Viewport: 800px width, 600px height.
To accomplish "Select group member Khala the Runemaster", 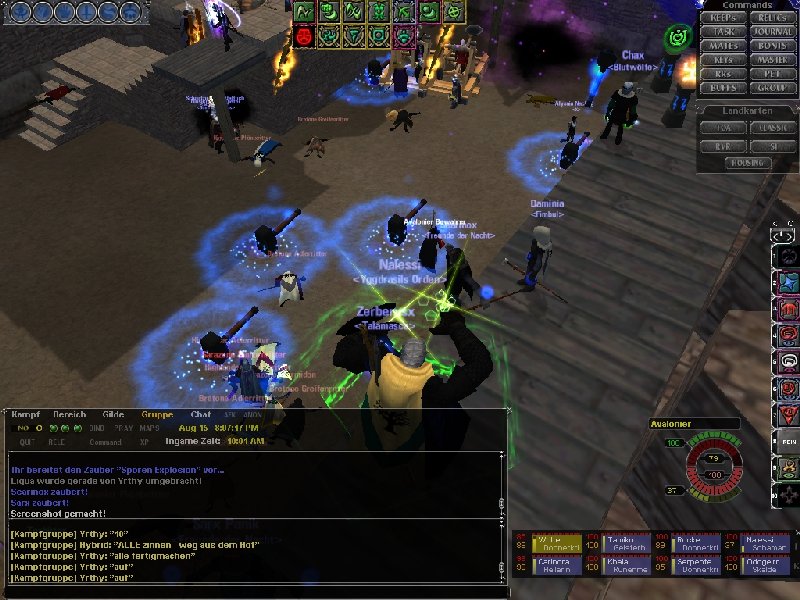I will (x=624, y=566).
